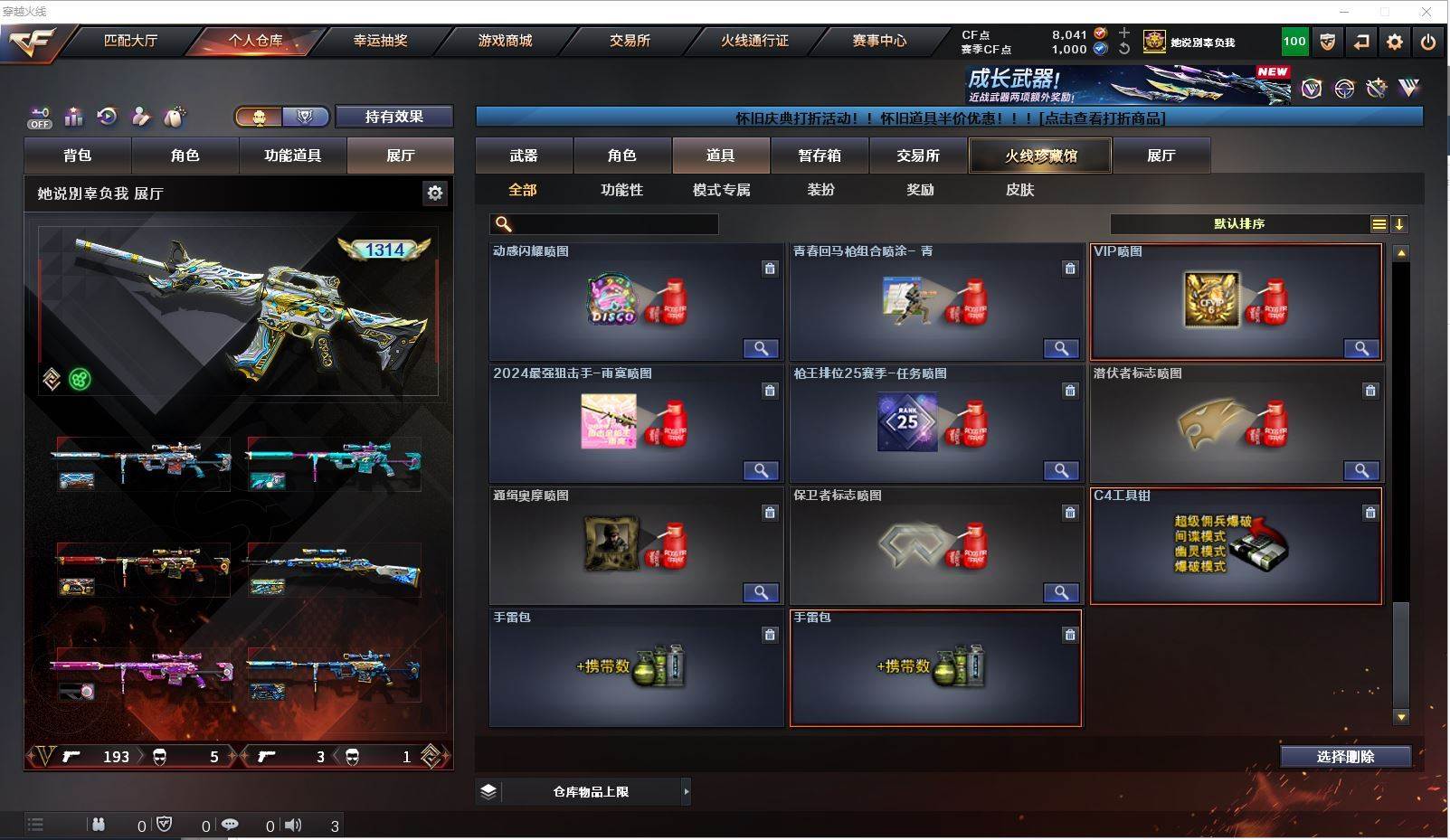Open the 幸运抽奖 lucky draw page
This screenshot has height=840, width=1450.
[380, 41]
